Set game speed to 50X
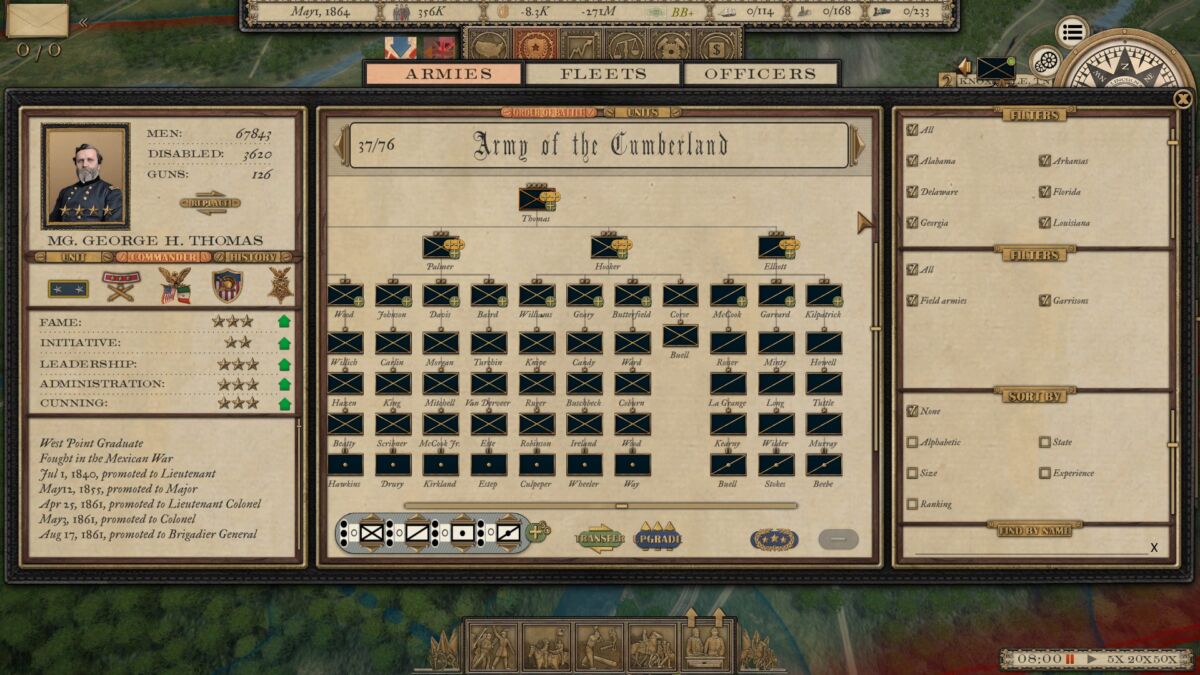 pos(1165,660)
